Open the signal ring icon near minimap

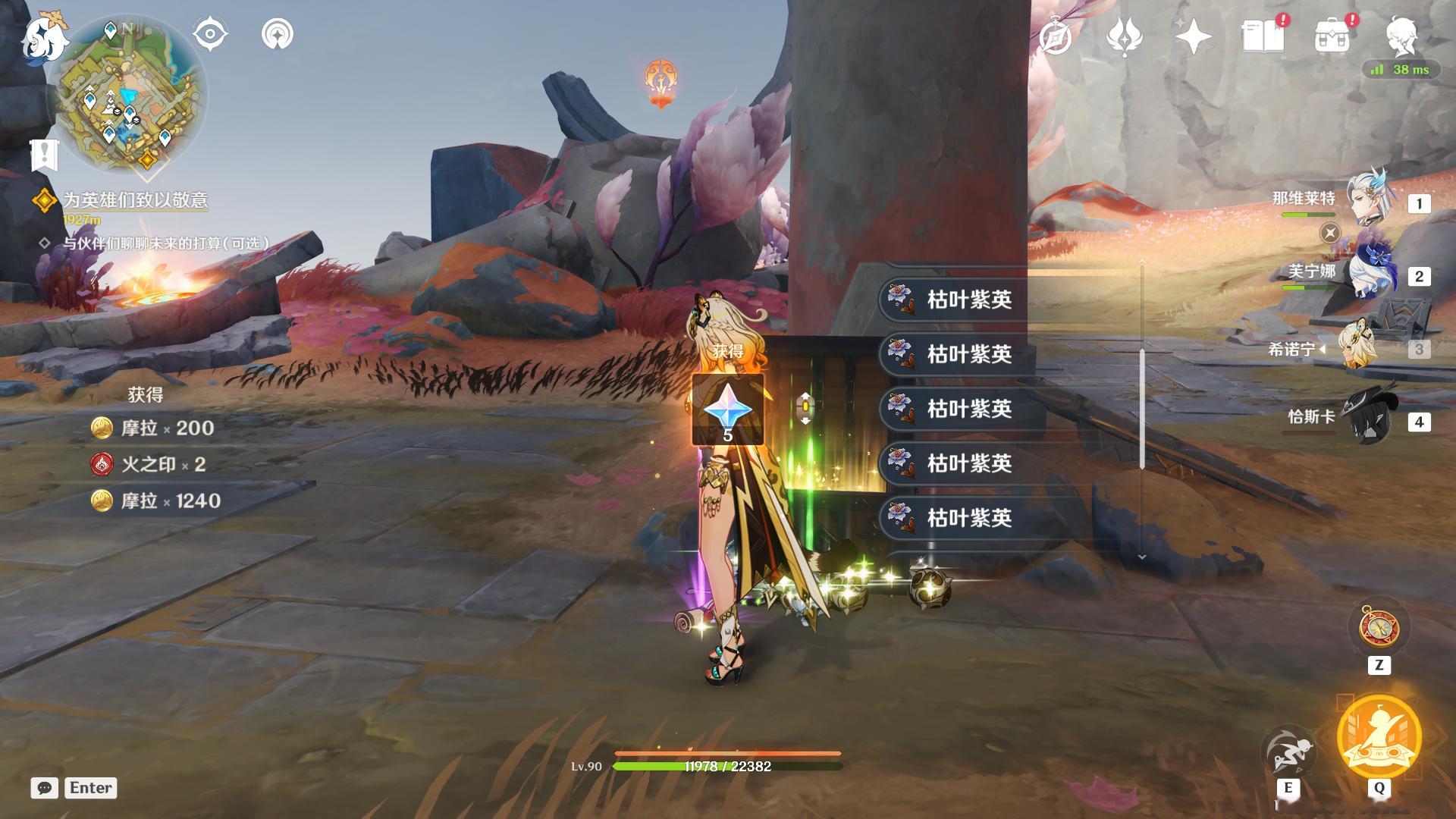(x=278, y=34)
